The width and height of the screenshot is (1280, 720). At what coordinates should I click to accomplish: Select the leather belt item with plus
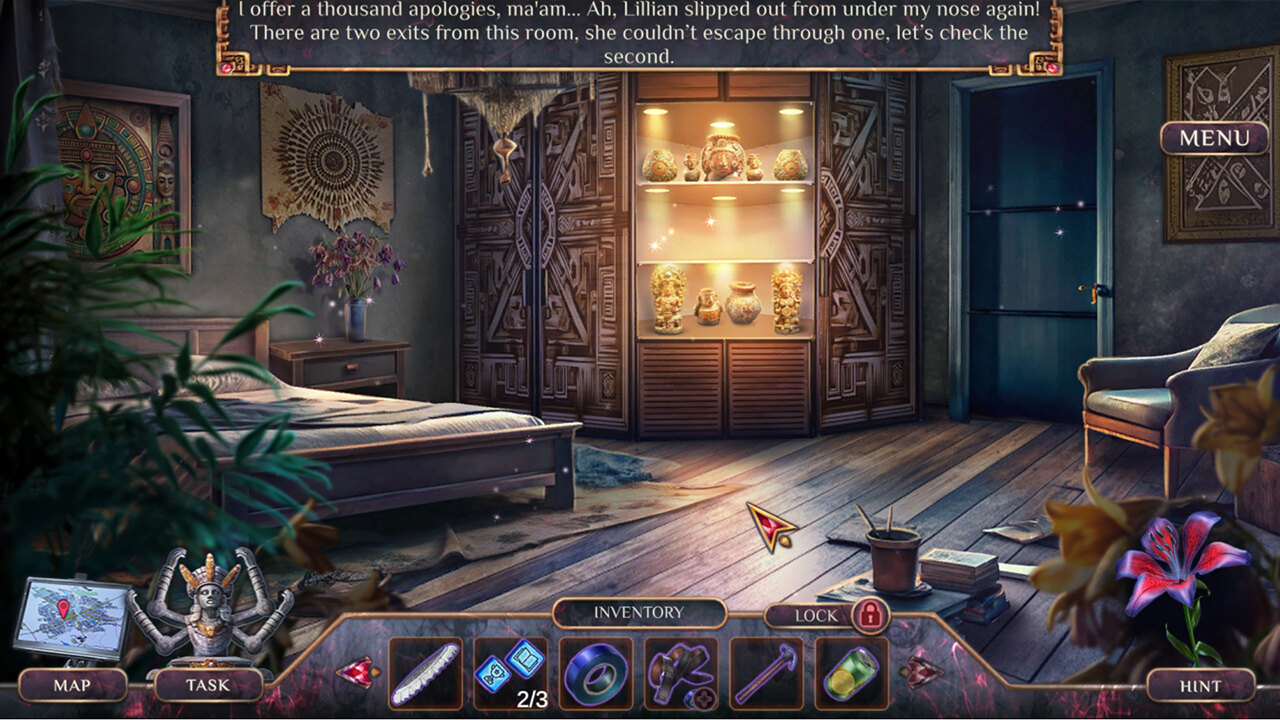pyautogui.click(x=681, y=673)
